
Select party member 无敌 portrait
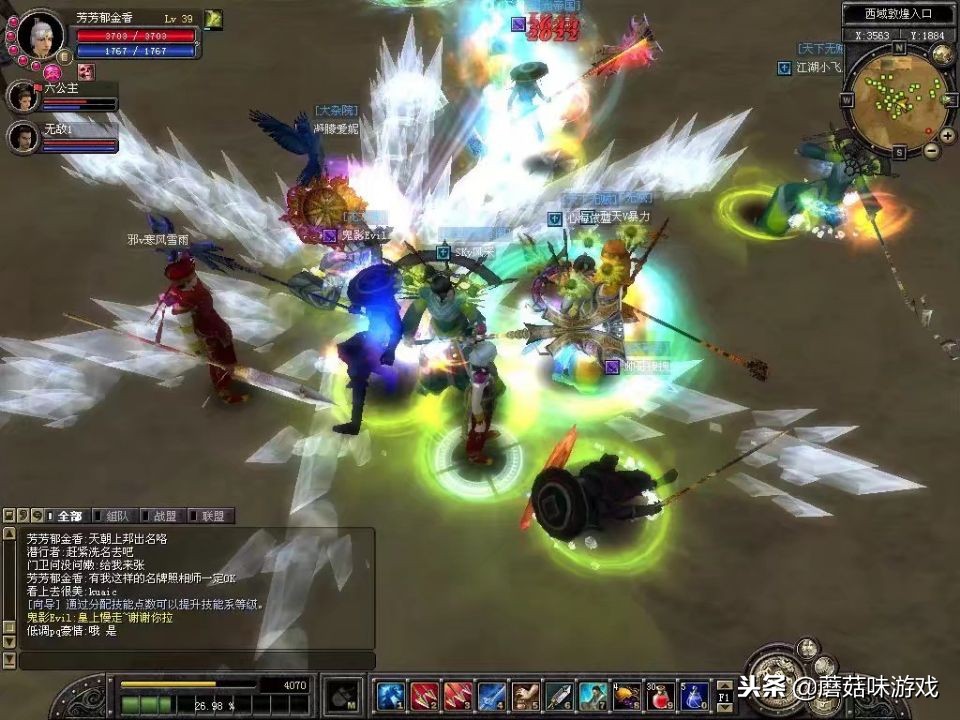coord(22,137)
